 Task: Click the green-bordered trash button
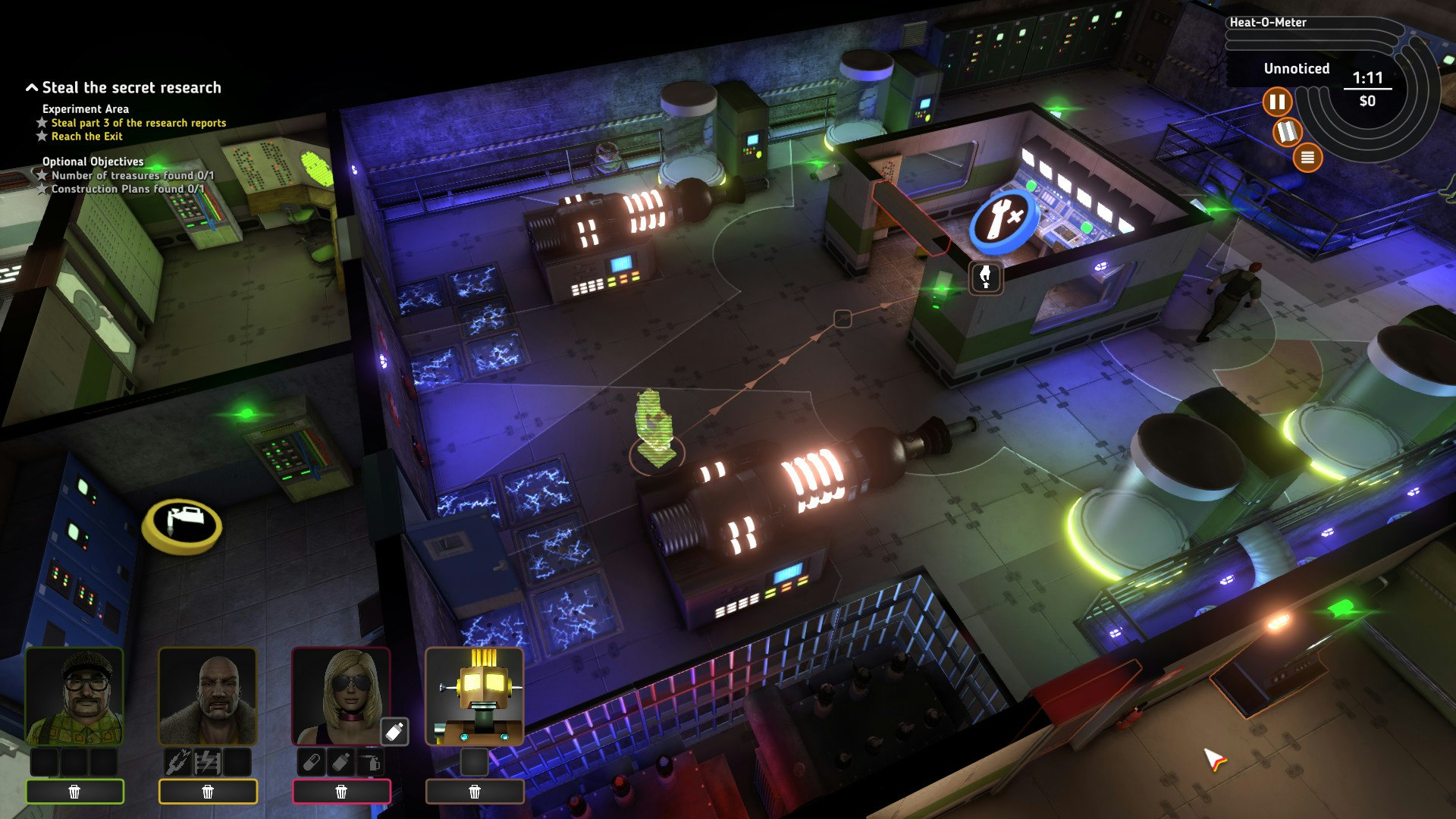[74, 792]
